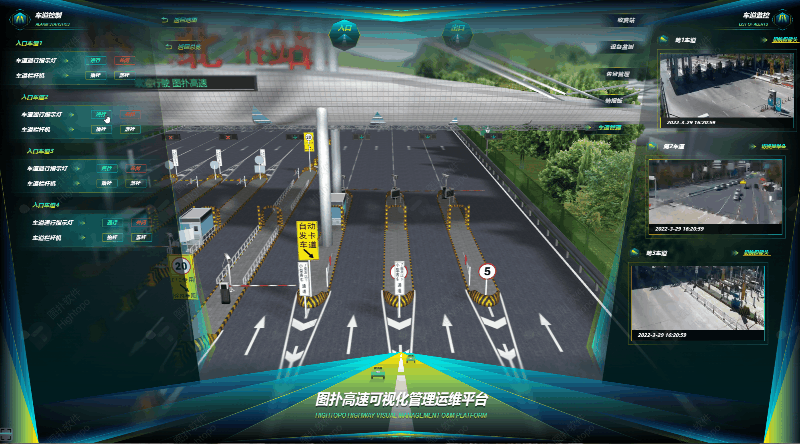Raise the barrier gate for 入口车道1
This screenshot has width=800, height=444.
click(x=95, y=74)
